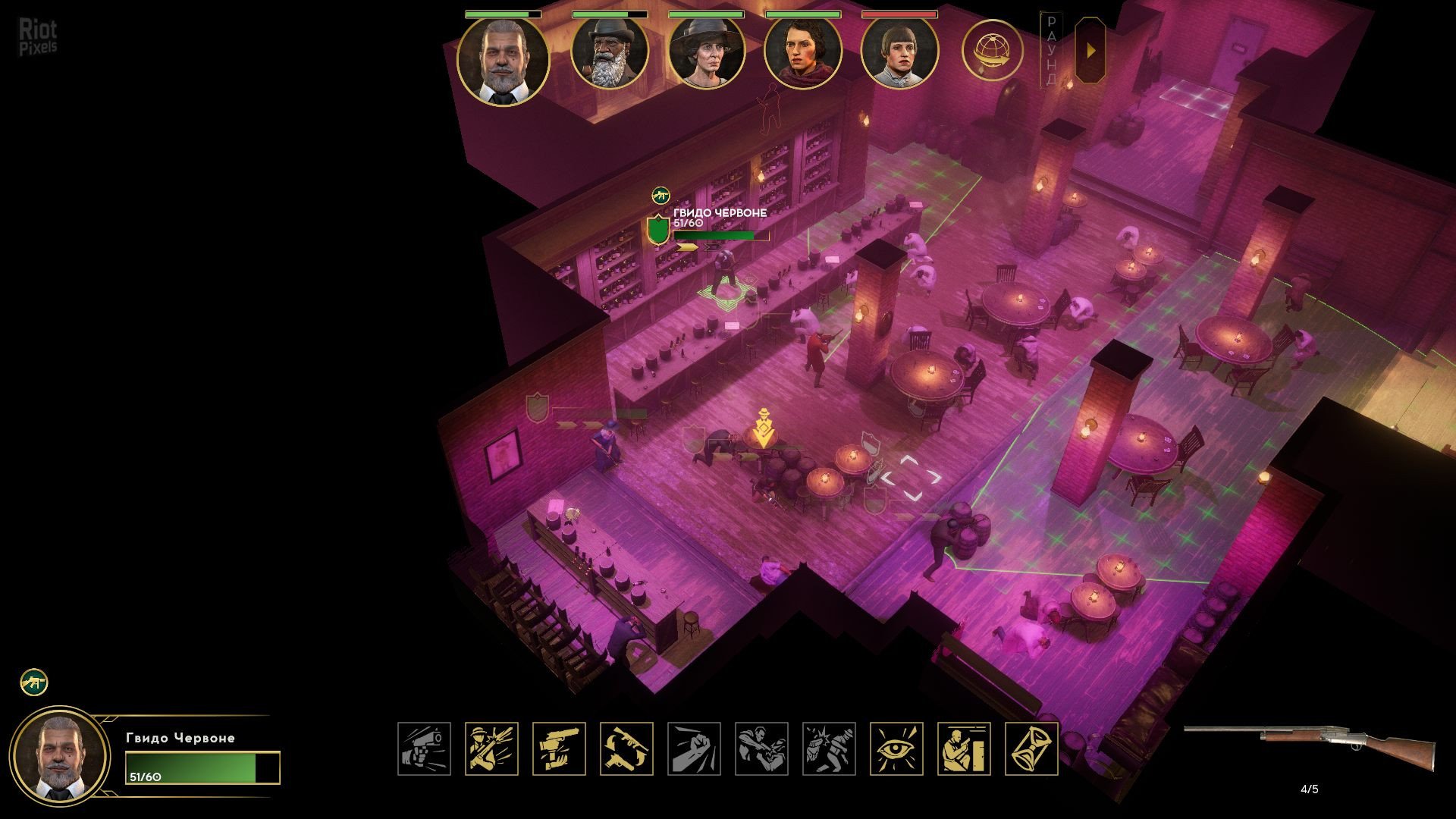Image resolution: width=1456 pixels, height=819 pixels.
Task: Take cover with the crouching man ability
Action: (964, 748)
